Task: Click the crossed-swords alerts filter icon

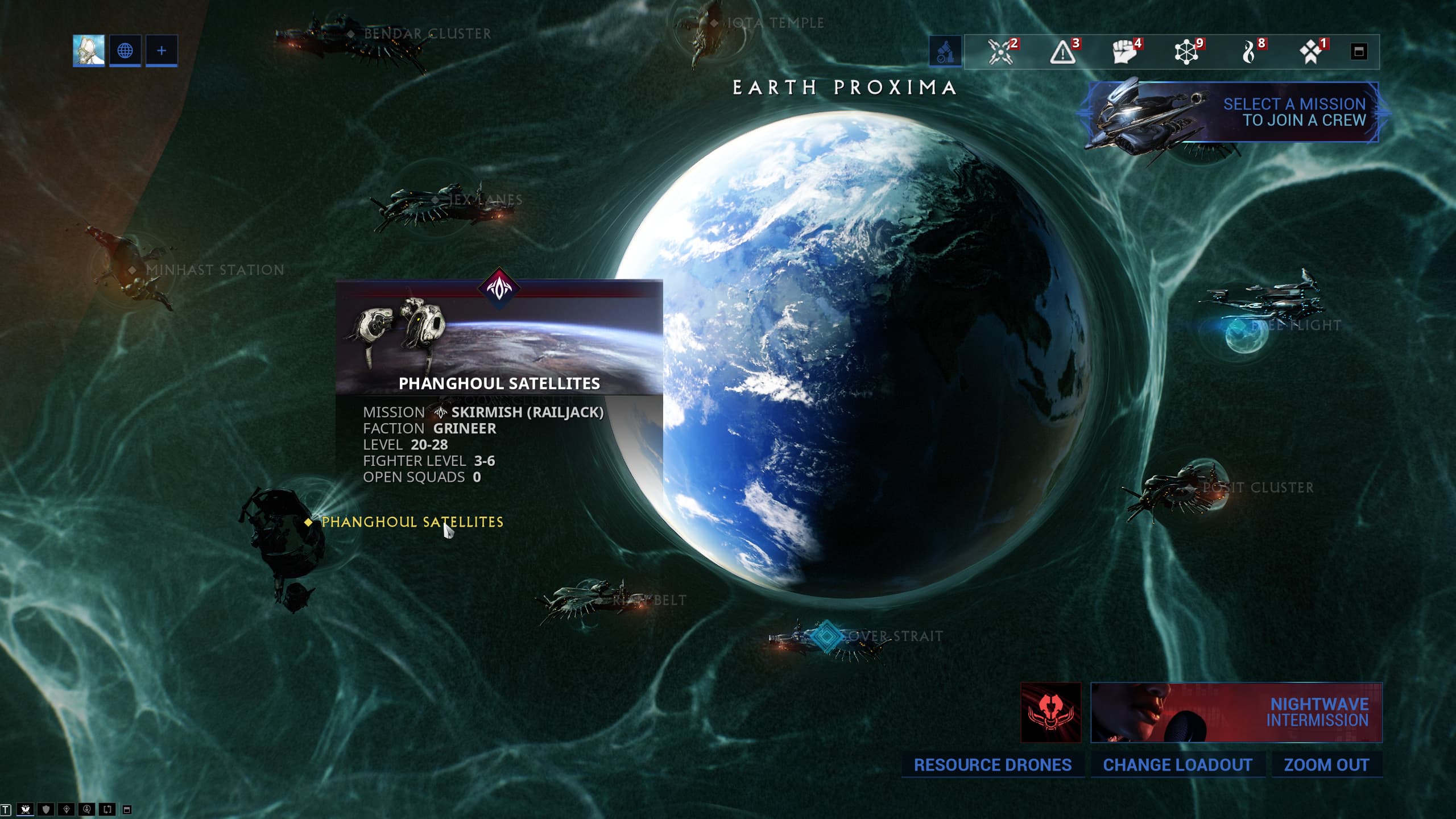Action: pyautogui.click(x=1002, y=52)
